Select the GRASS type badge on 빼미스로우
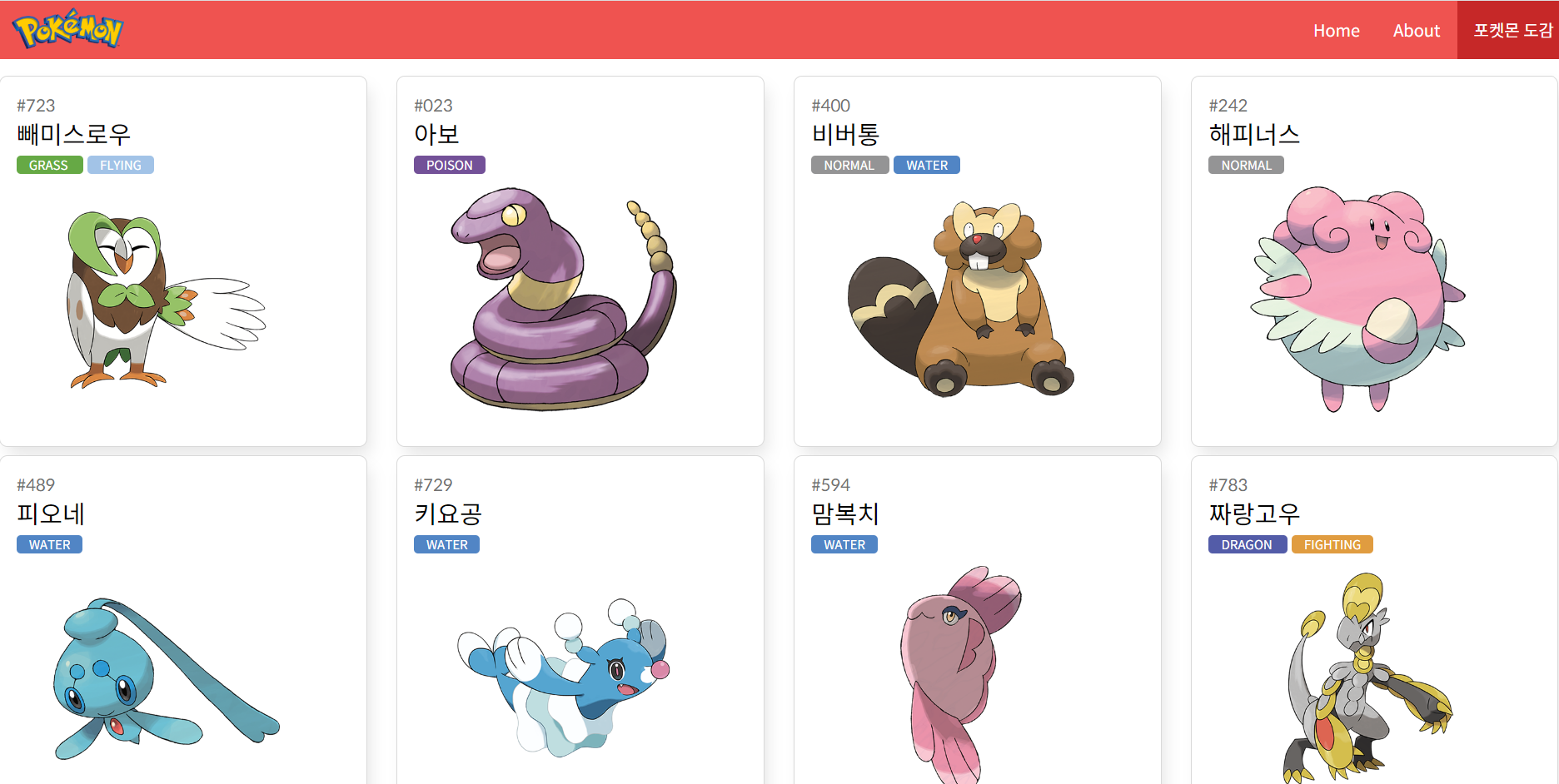The image size is (1559, 784). pyautogui.click(x=49, y=165)
